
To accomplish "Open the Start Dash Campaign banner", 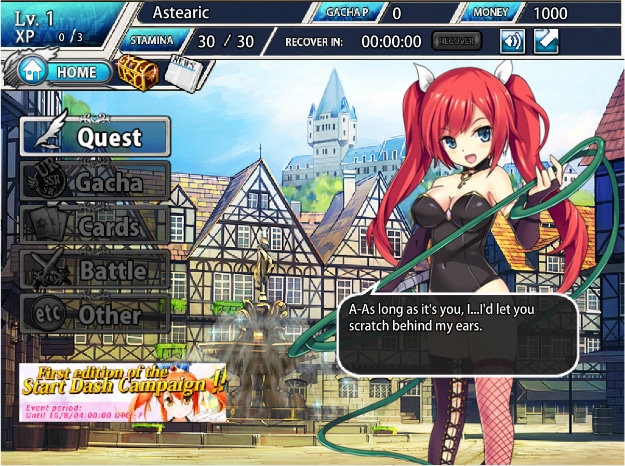I will (122, 391).
